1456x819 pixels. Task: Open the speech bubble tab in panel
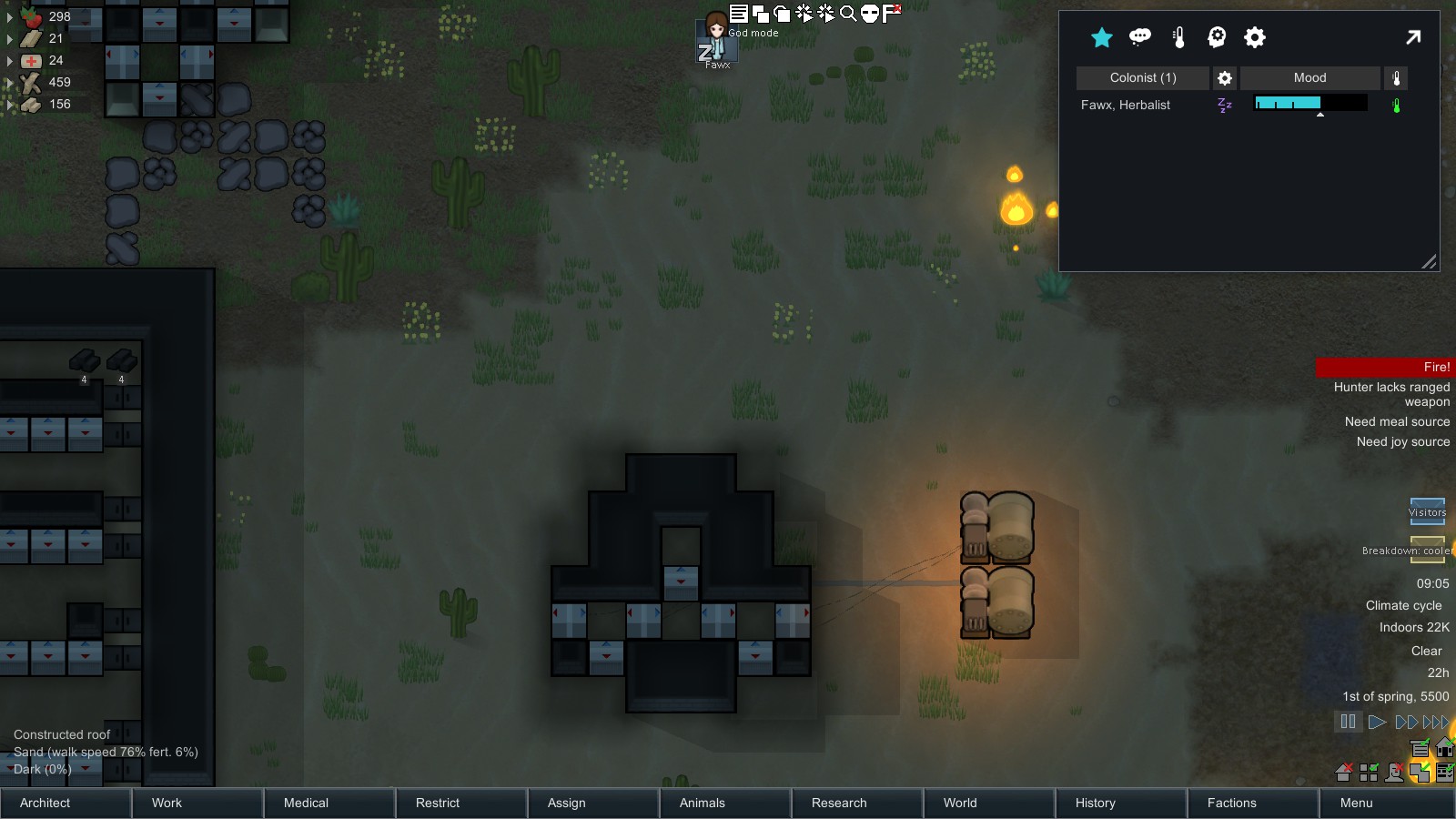click(1140, 37)
